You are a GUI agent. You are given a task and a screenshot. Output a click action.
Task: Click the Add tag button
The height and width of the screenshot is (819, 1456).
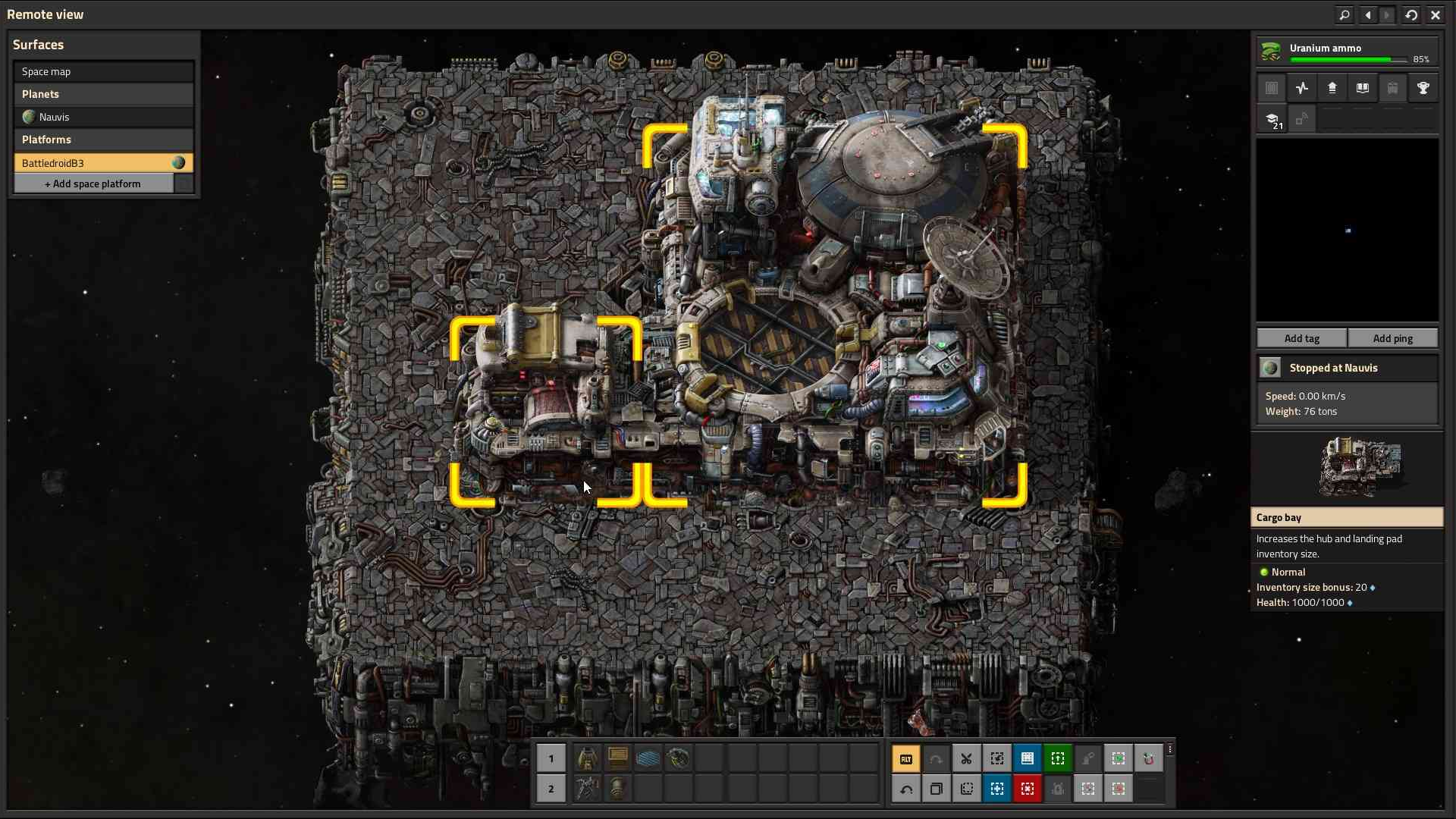pos(1300,338)
